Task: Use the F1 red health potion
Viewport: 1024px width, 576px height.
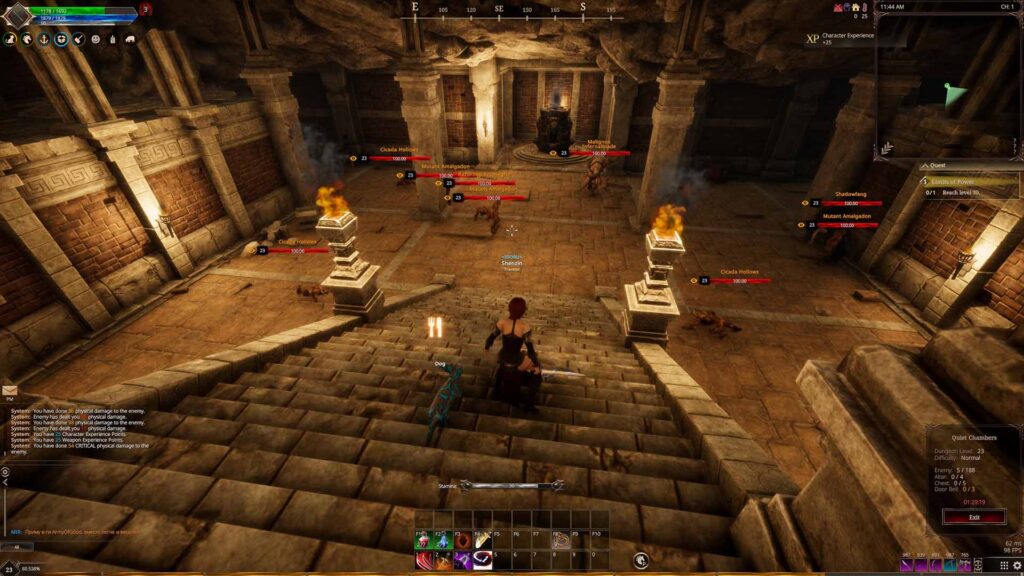Action: [x=423, y=541]
